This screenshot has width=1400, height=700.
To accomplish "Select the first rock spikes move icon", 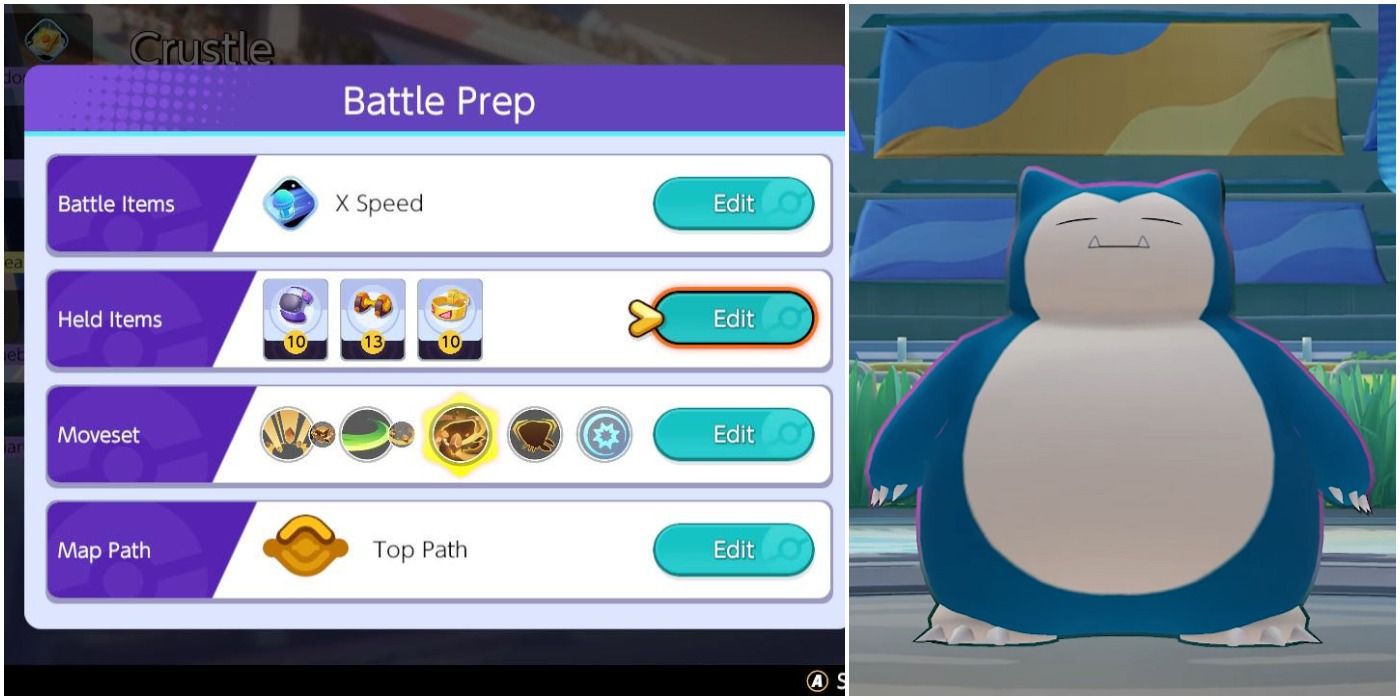I will (286, 435).
